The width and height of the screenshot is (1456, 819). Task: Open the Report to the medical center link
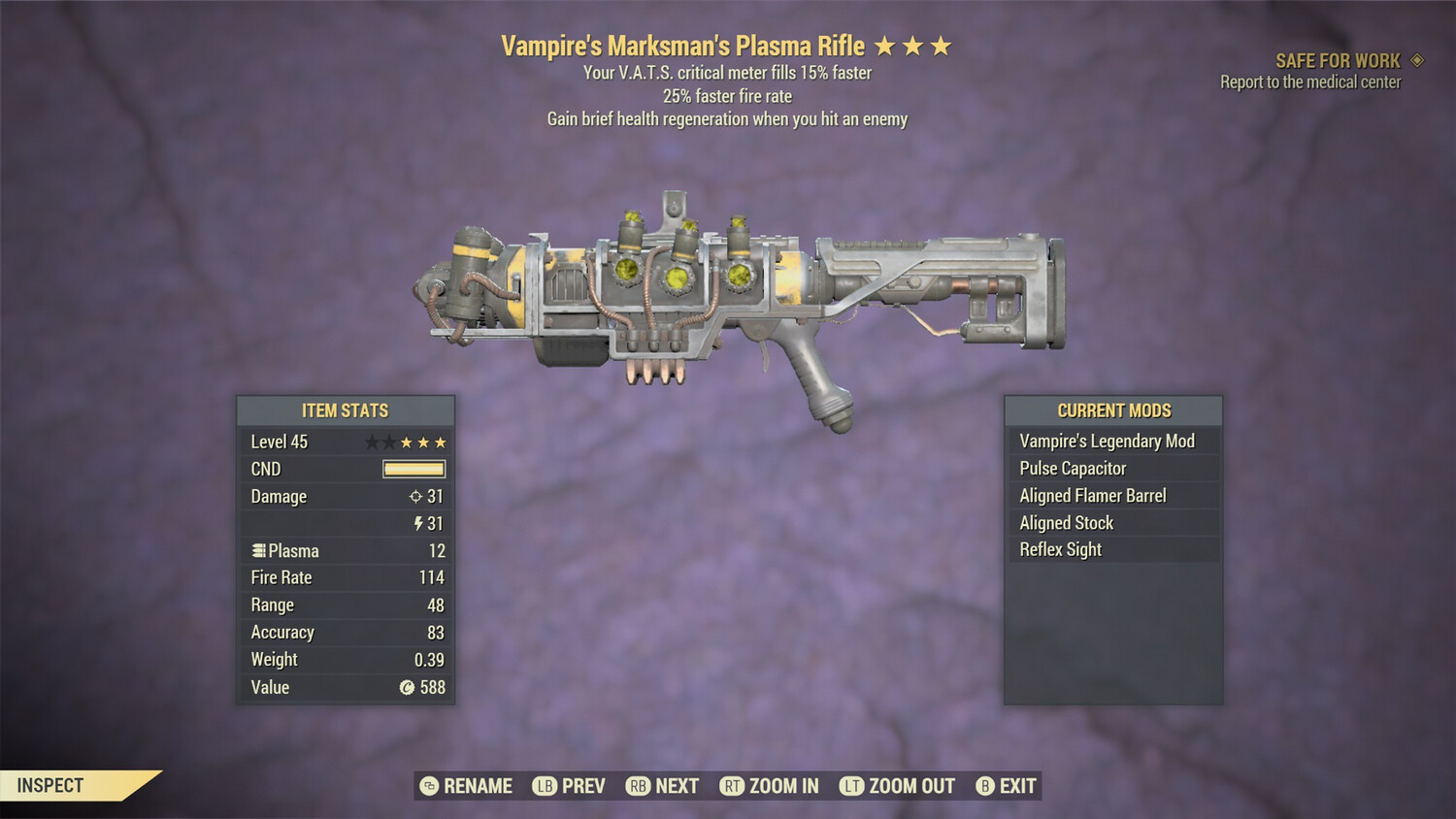click(x=1308, y=82)
